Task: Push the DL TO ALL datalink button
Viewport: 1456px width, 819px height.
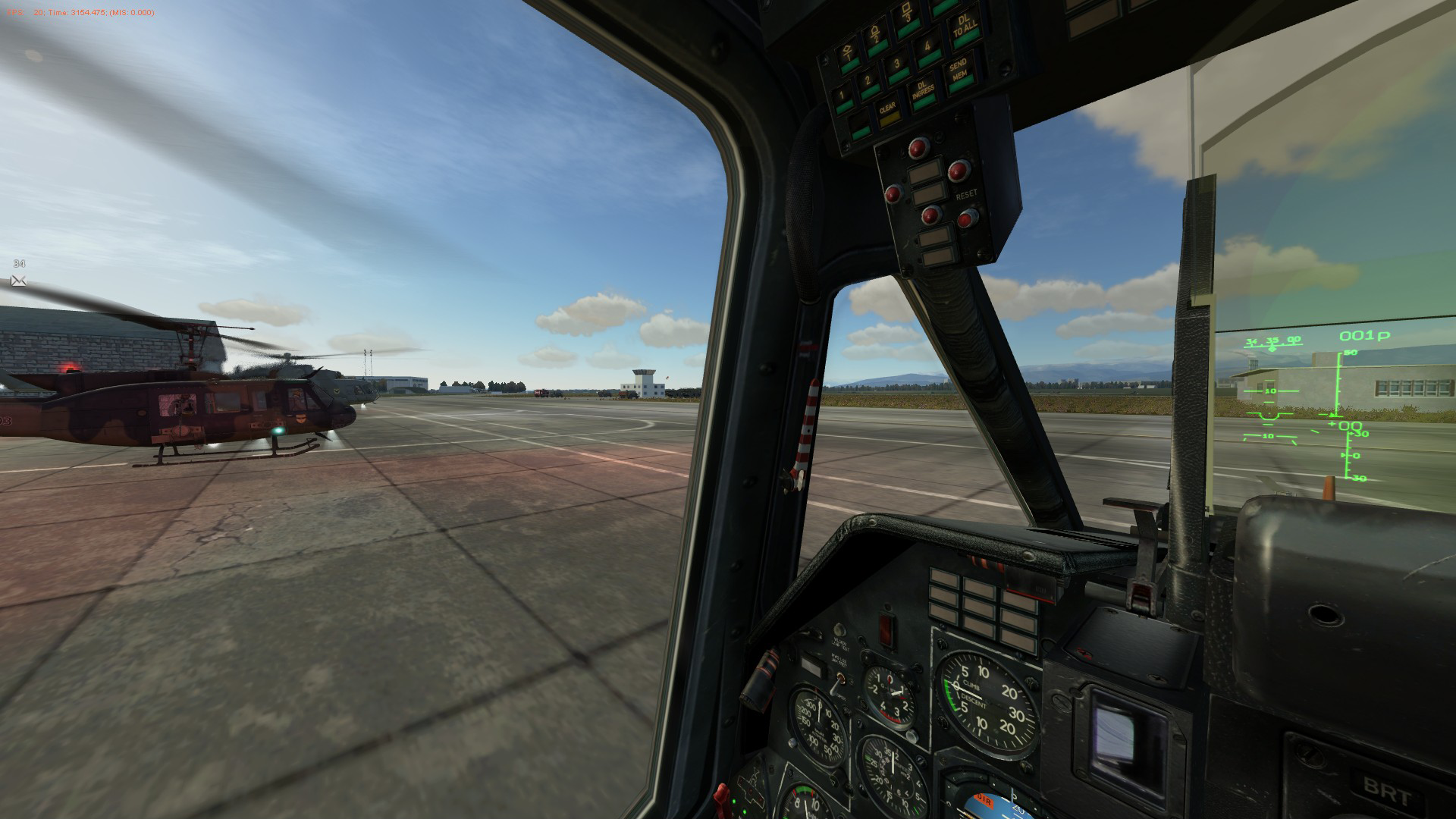Action: [964, 29]
